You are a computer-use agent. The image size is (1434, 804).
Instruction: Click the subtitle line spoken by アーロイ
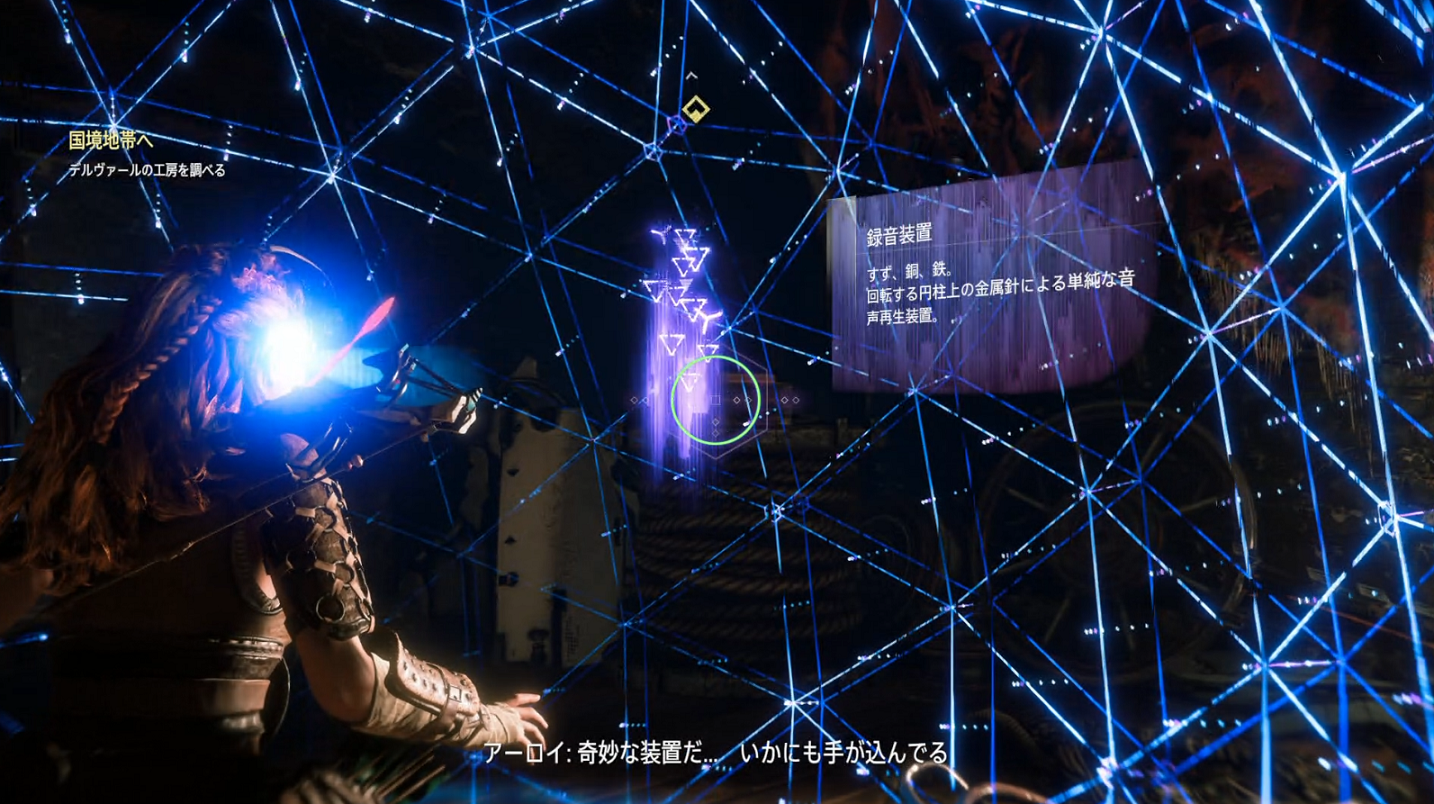click(717, 757)
